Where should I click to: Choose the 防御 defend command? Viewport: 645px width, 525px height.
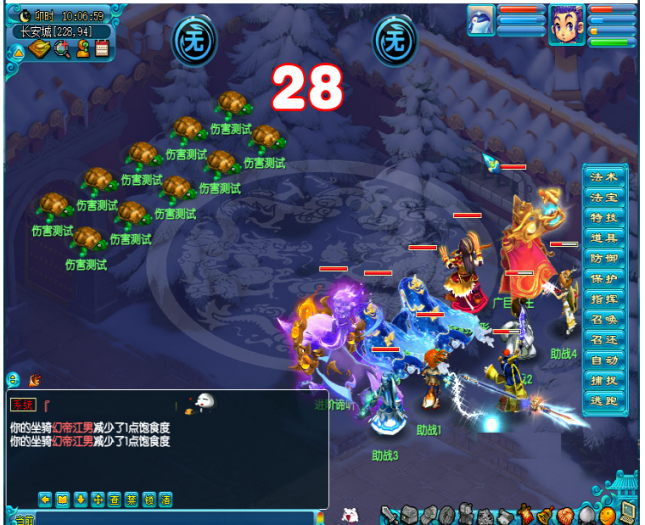[604, 258]
